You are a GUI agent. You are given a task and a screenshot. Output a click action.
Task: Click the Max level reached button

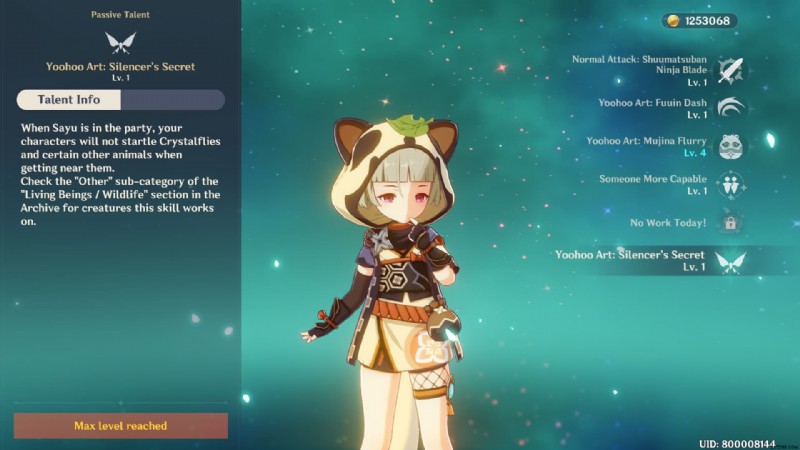point(120,426)
